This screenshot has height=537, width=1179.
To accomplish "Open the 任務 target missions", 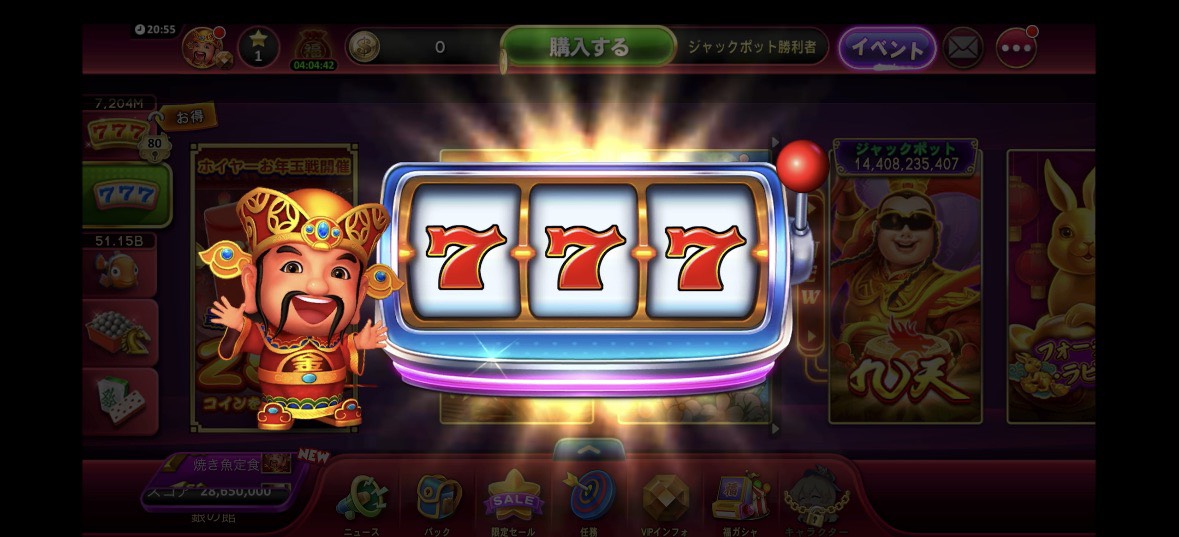I will [589, 499].
